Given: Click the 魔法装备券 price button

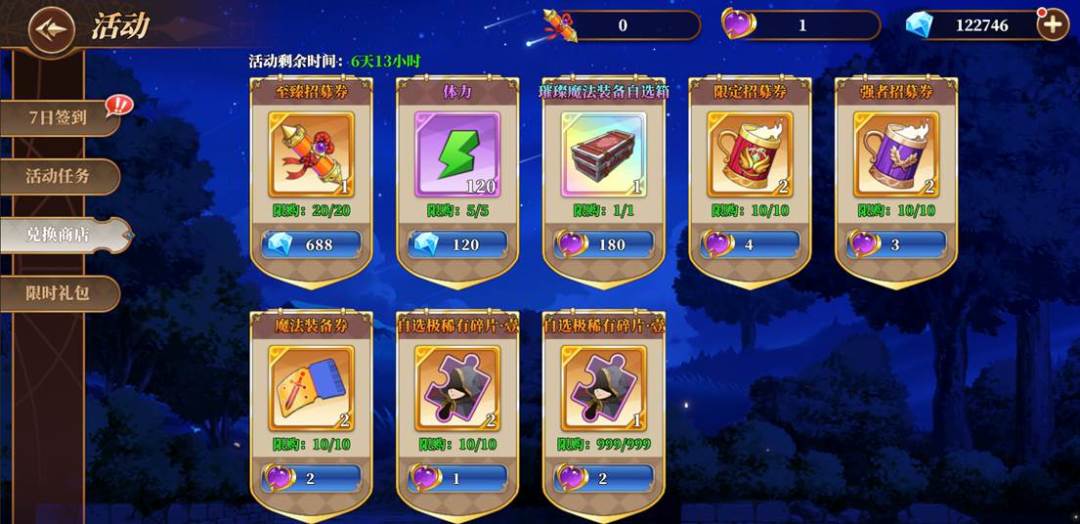Looking at the screenshot, I should point(310,478).
